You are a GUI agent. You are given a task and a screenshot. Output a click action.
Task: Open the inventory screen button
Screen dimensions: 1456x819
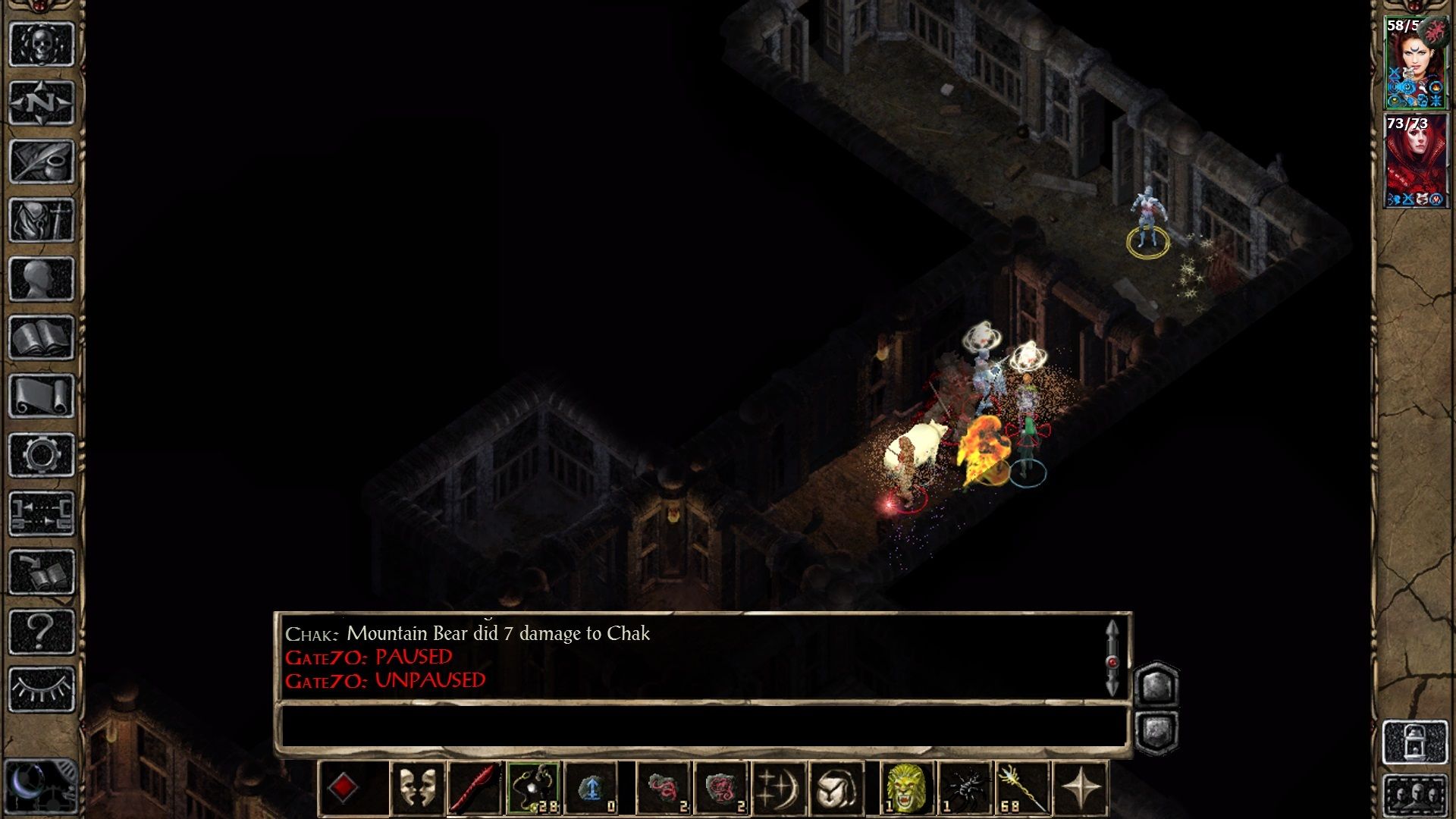pos(42,220)
